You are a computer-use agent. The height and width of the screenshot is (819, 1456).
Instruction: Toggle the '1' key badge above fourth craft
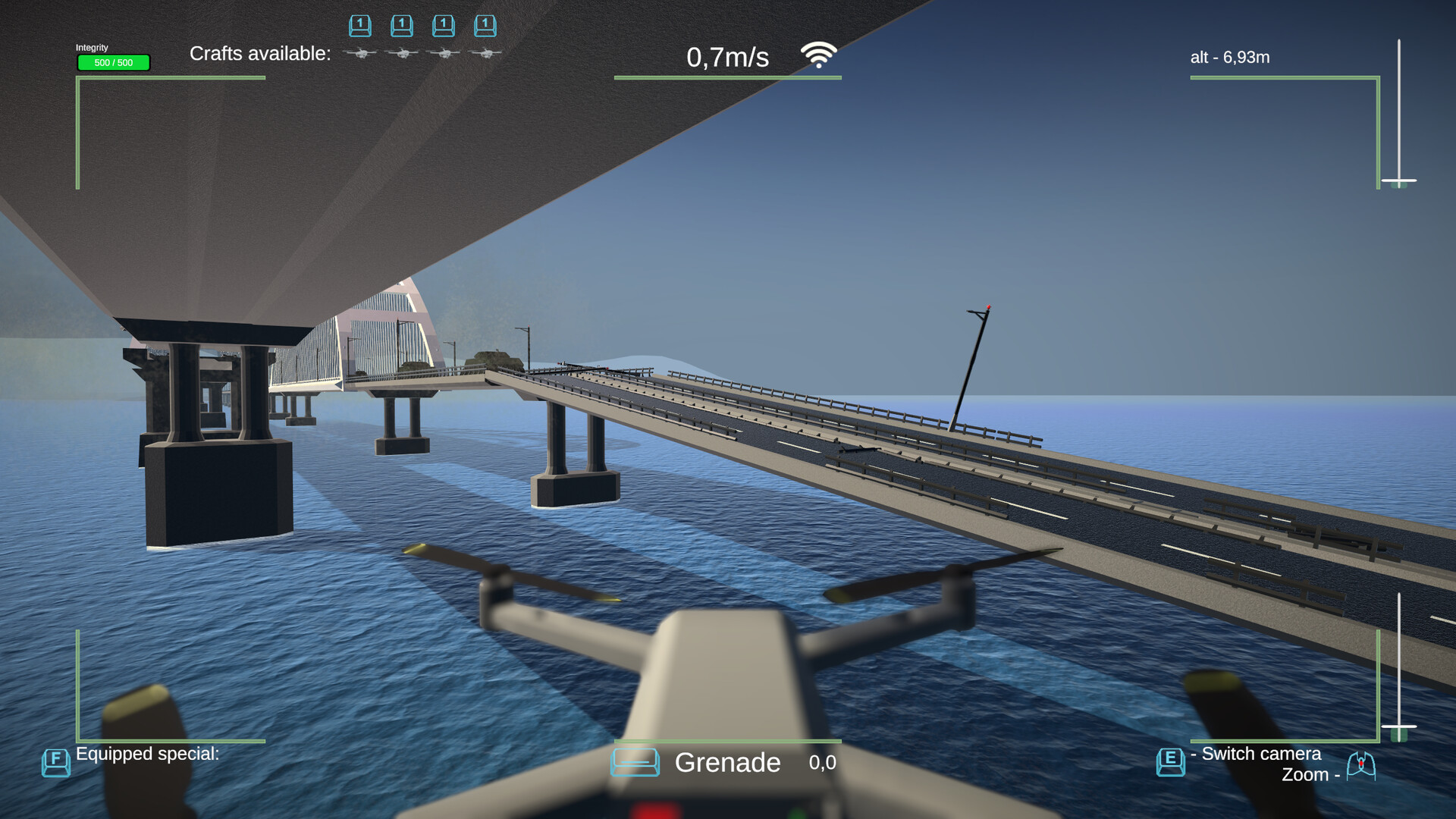click(485, 25)
